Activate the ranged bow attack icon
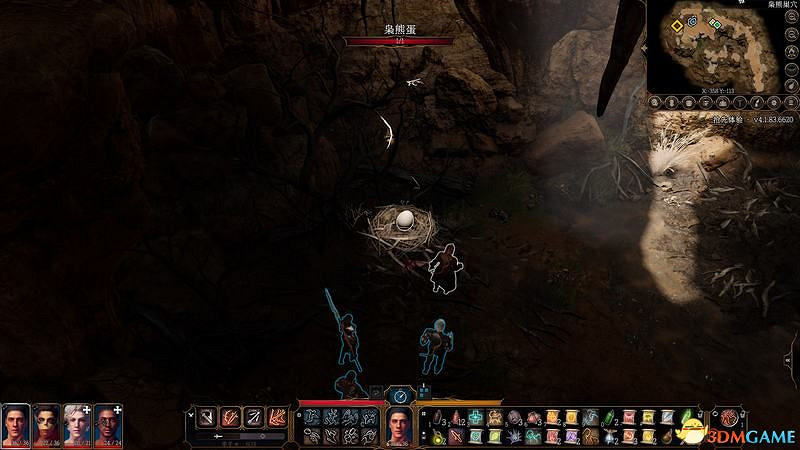 click(x=255, y=416)
